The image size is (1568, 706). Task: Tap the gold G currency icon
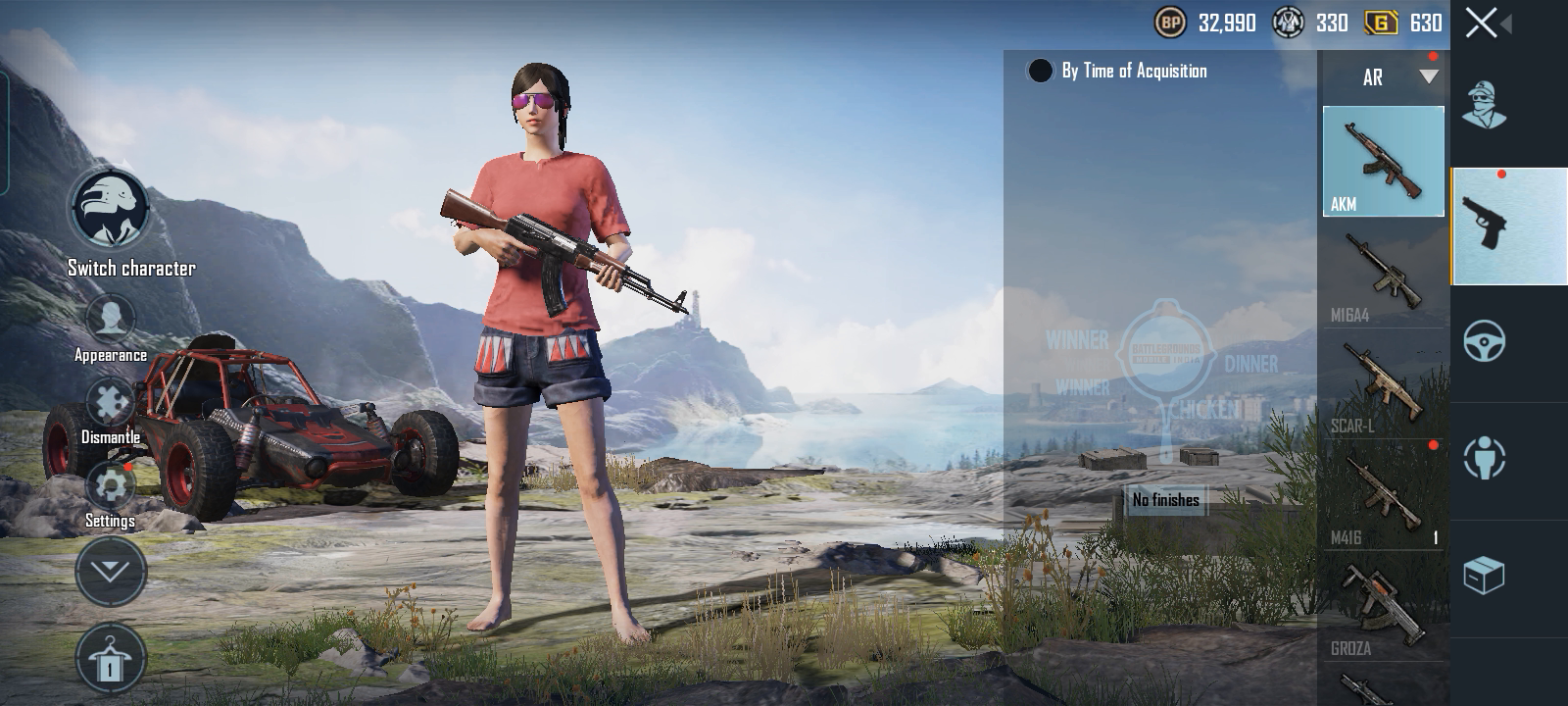(1380, 23)
